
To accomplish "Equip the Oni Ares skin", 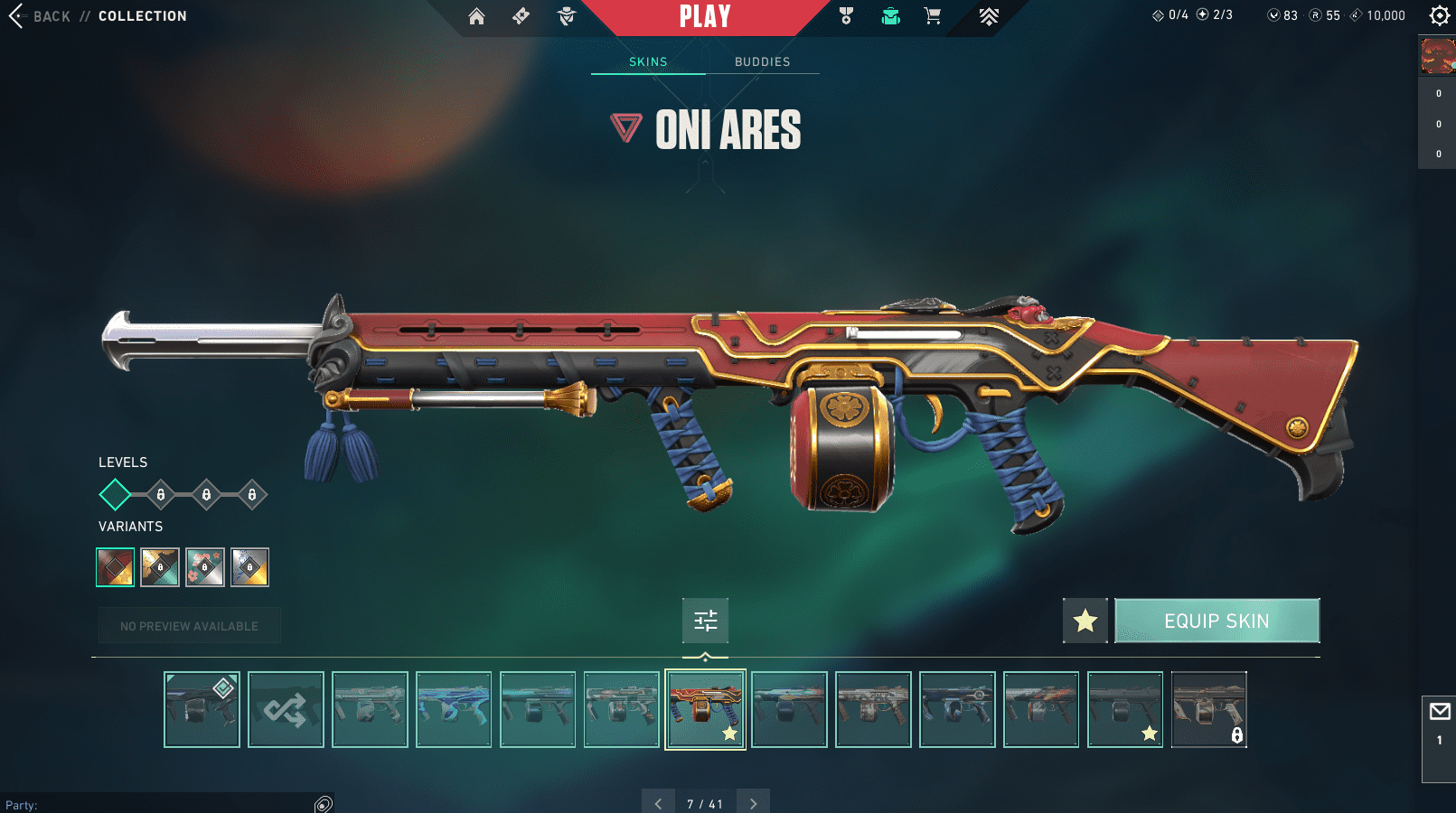I will 1216,621.
